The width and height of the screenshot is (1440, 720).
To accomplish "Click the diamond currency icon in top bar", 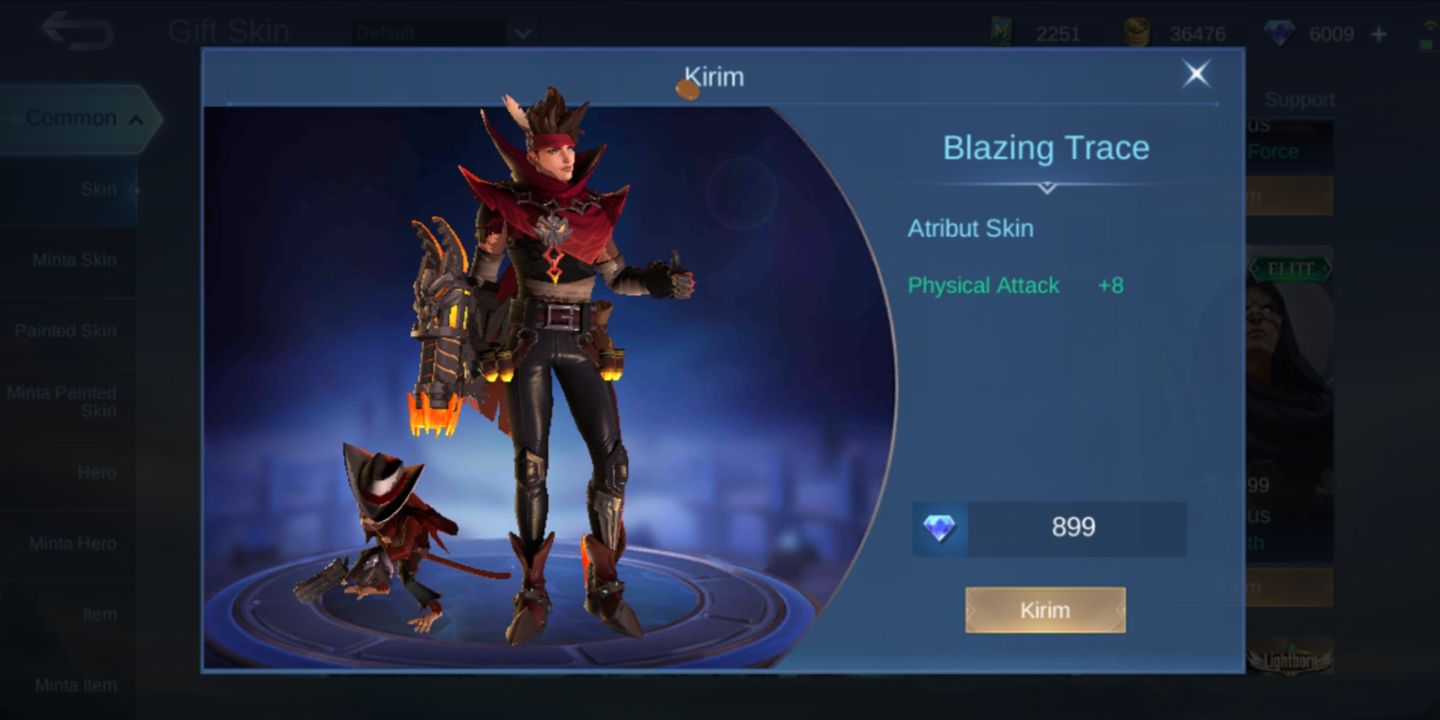I will pos(1282,34).
